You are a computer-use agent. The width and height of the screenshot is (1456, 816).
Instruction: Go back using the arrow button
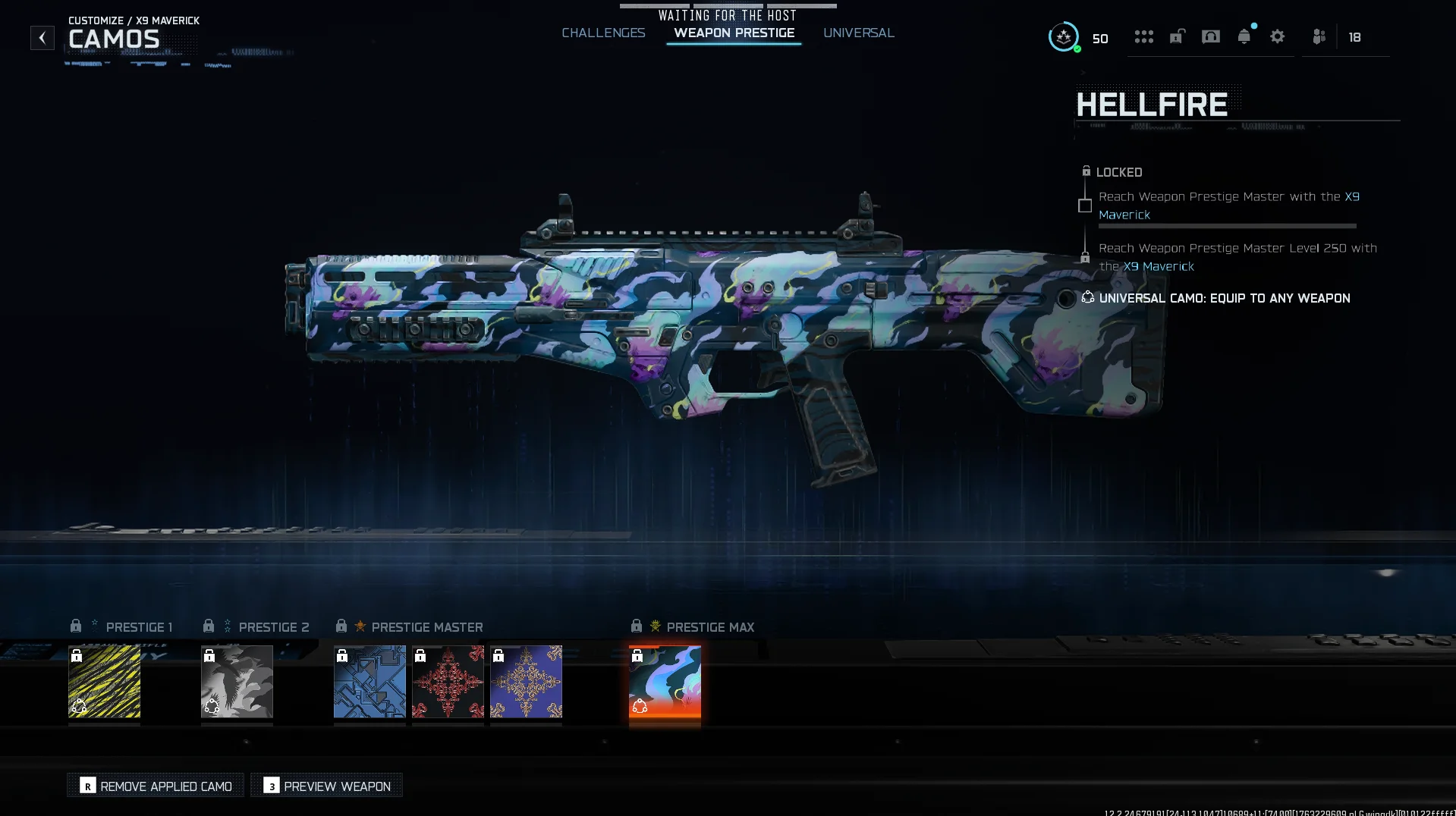(42, 37)
